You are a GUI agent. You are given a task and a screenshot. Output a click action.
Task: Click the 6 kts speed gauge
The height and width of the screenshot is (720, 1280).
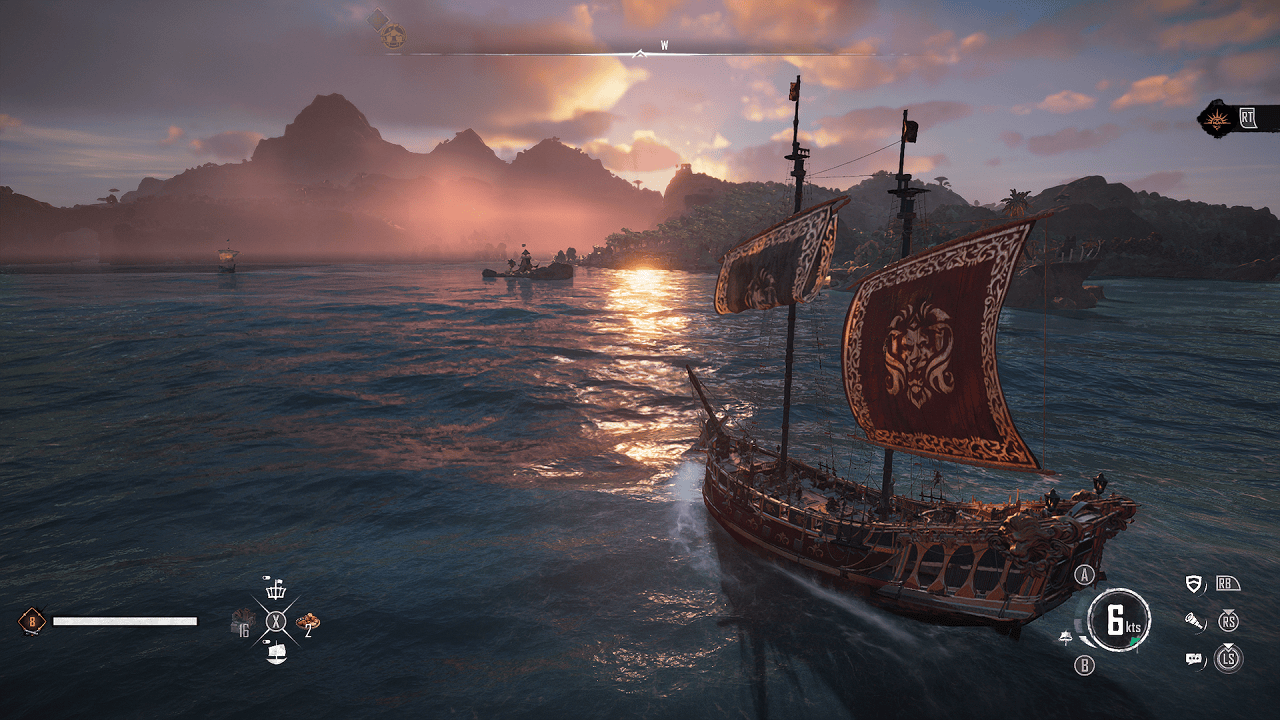point(1119,621)
